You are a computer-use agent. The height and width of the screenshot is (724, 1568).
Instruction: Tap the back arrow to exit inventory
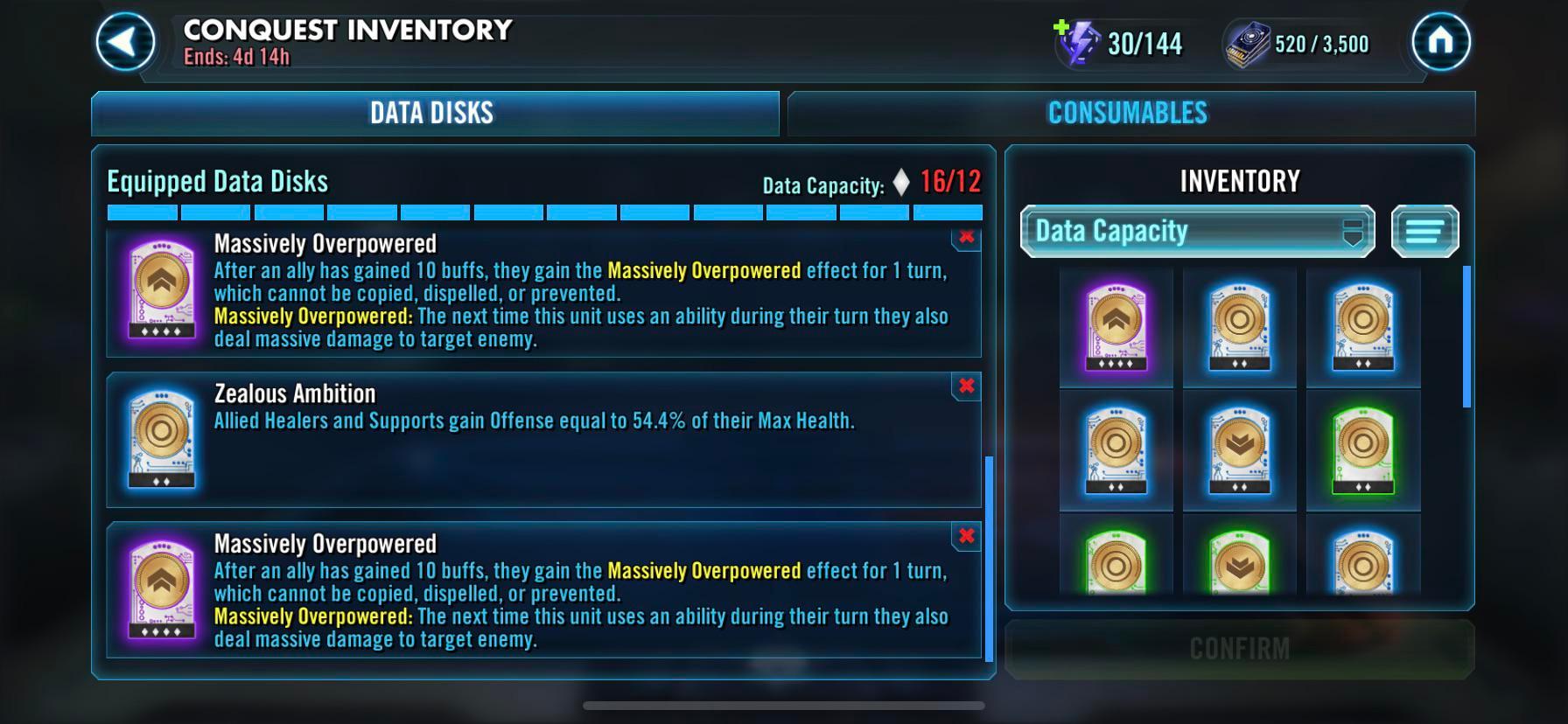tap(123, 42)
